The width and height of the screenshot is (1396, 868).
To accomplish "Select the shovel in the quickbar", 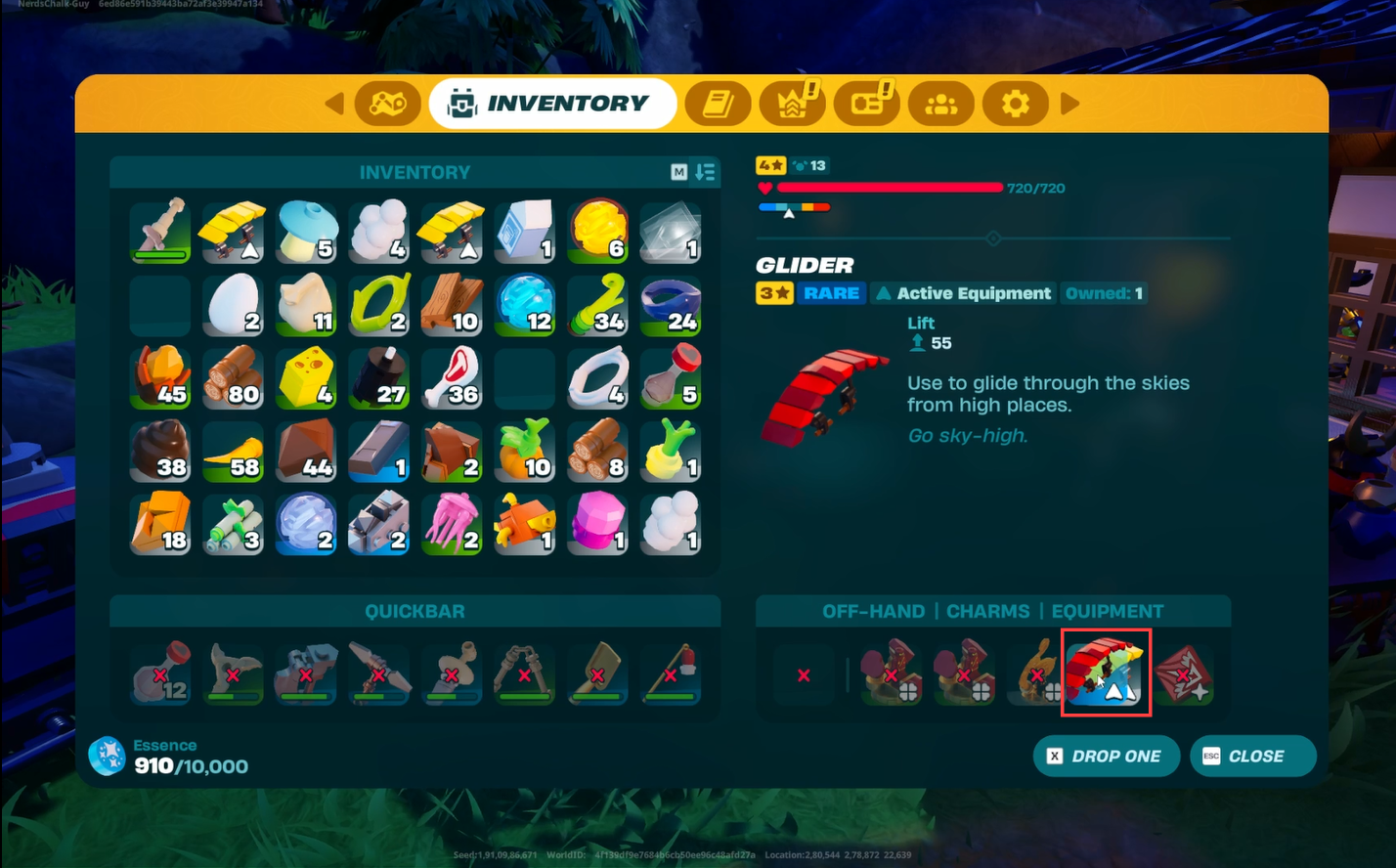I will coord(596,673).
